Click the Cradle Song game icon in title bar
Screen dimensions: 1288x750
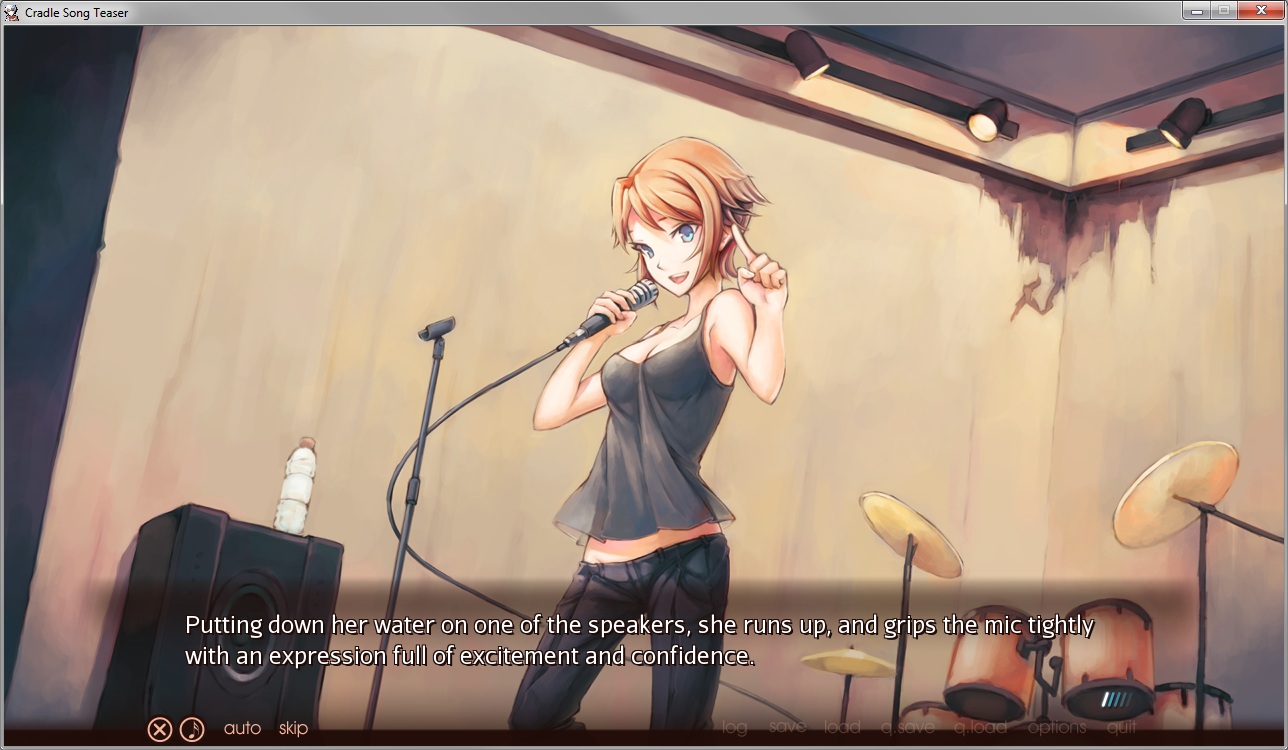click(x=10, y=11)
